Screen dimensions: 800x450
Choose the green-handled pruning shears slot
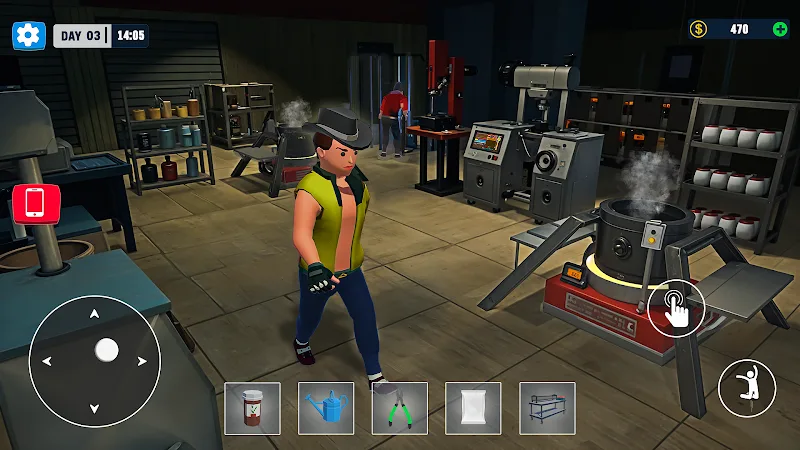coord(400,408)
